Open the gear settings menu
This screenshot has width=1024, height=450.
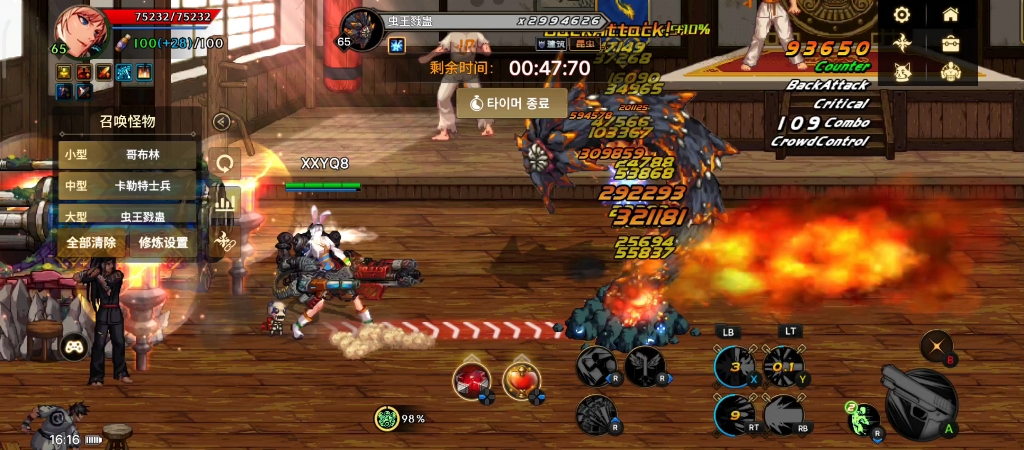pyautogui.click(x=902, y=15)
